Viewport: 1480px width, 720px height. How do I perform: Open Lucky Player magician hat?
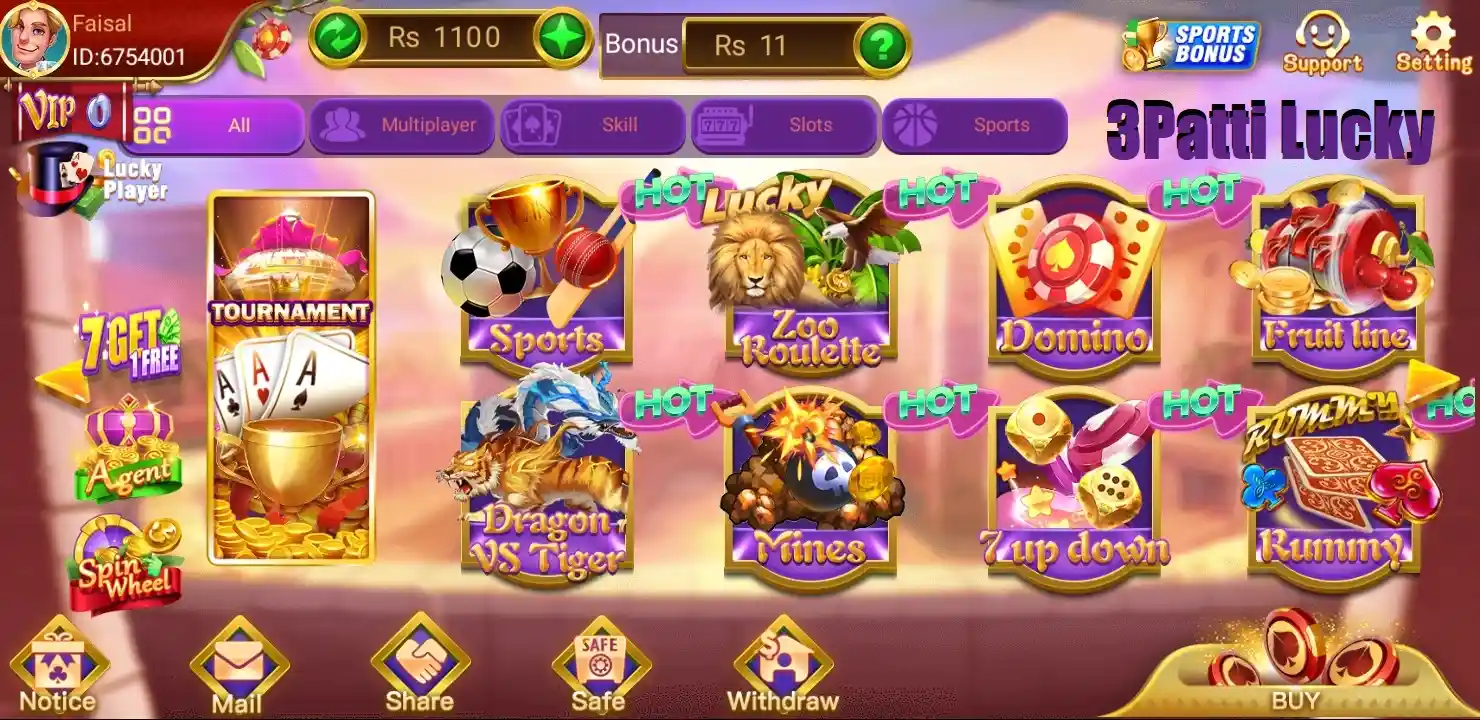(x=60, y=178)
